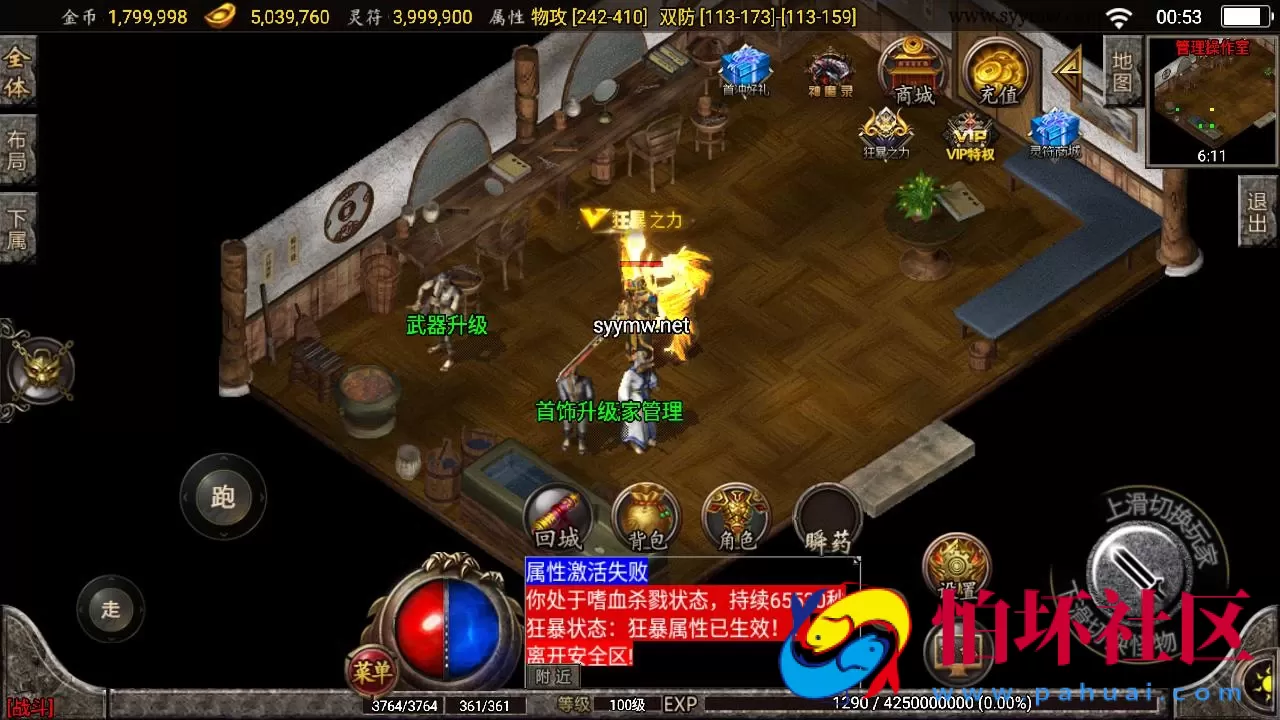Click the 管理操作室 minimap thumbnail
The image size is (1280, 720).
point(1212,100)
